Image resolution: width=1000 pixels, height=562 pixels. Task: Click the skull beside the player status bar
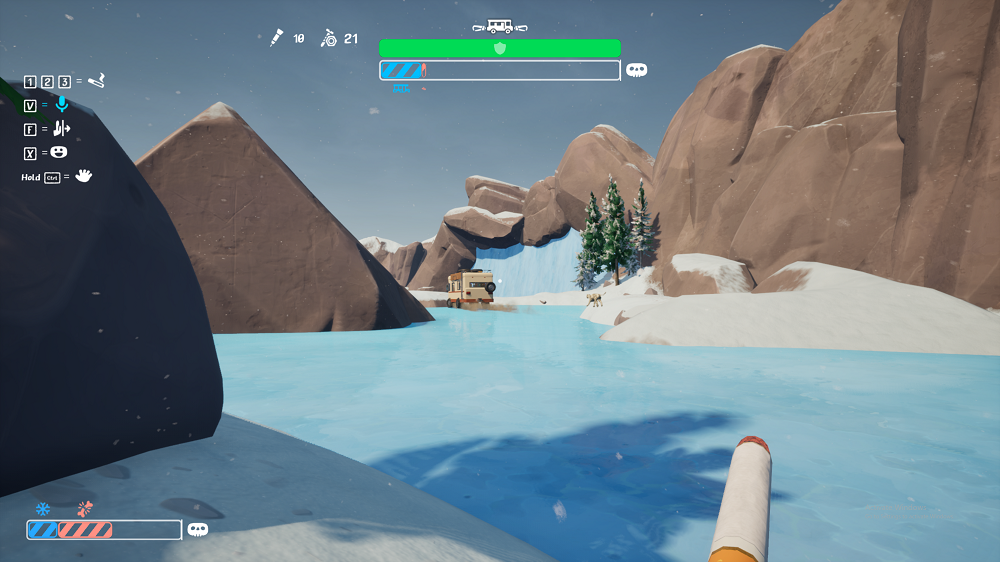click(198, 530)
